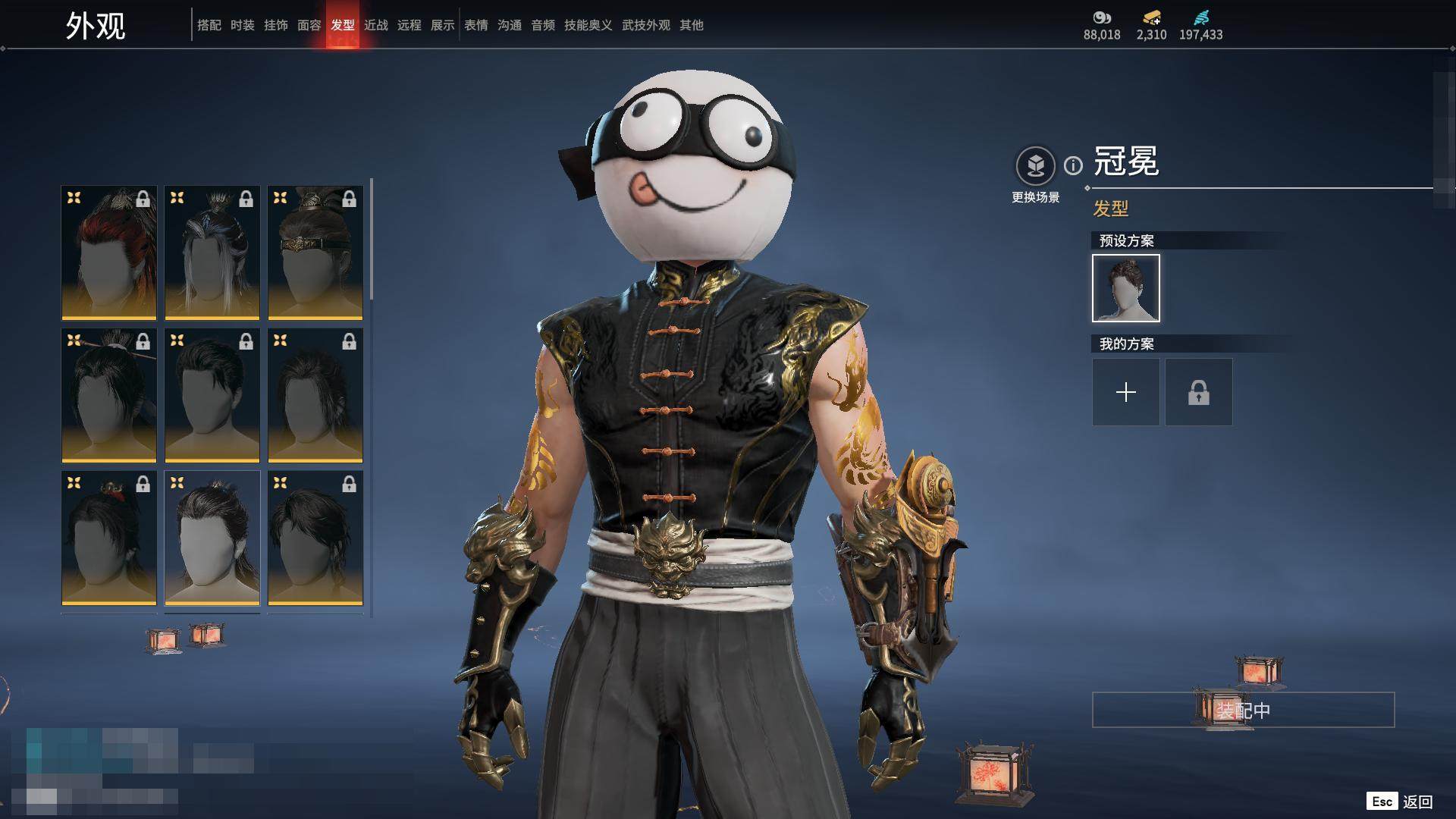Pick the hairstyle with gold headband

coord(315,253)
